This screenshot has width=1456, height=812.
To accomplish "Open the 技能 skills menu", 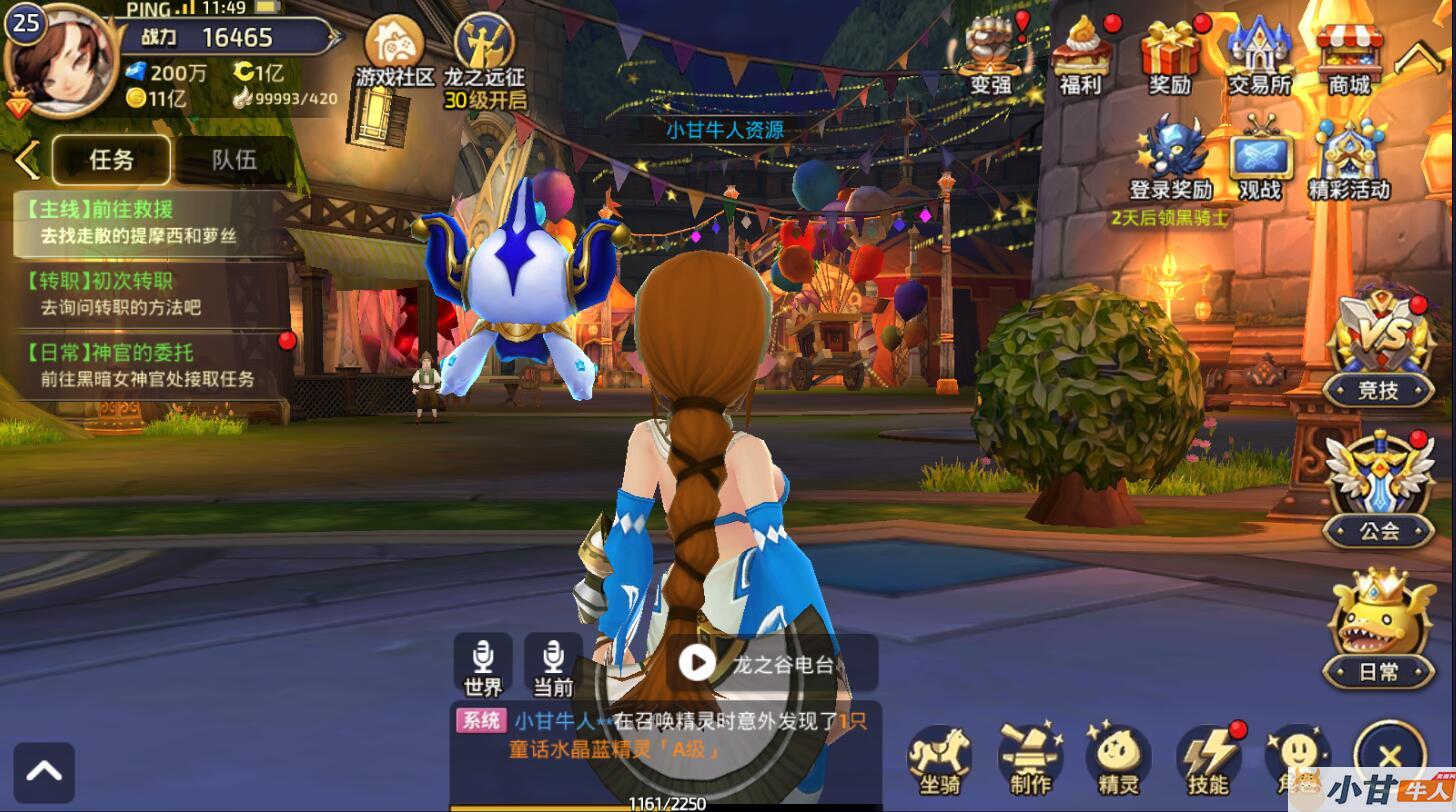I will (1207, 758).
